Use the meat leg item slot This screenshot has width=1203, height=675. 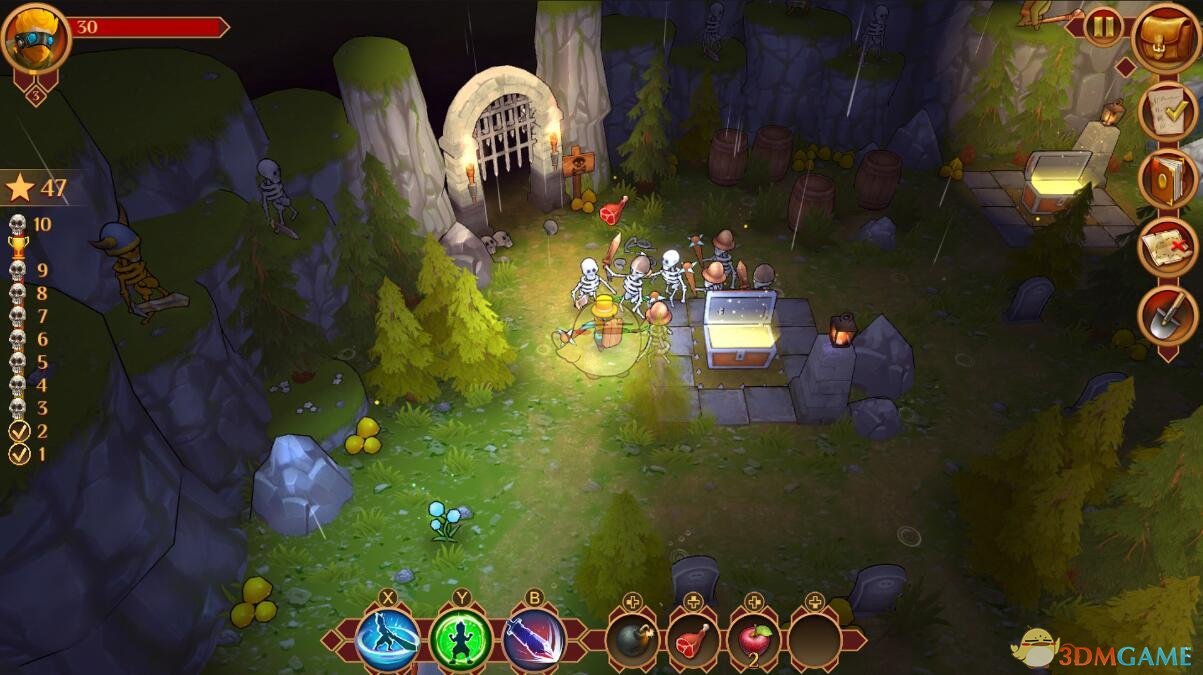click(693, 640)
